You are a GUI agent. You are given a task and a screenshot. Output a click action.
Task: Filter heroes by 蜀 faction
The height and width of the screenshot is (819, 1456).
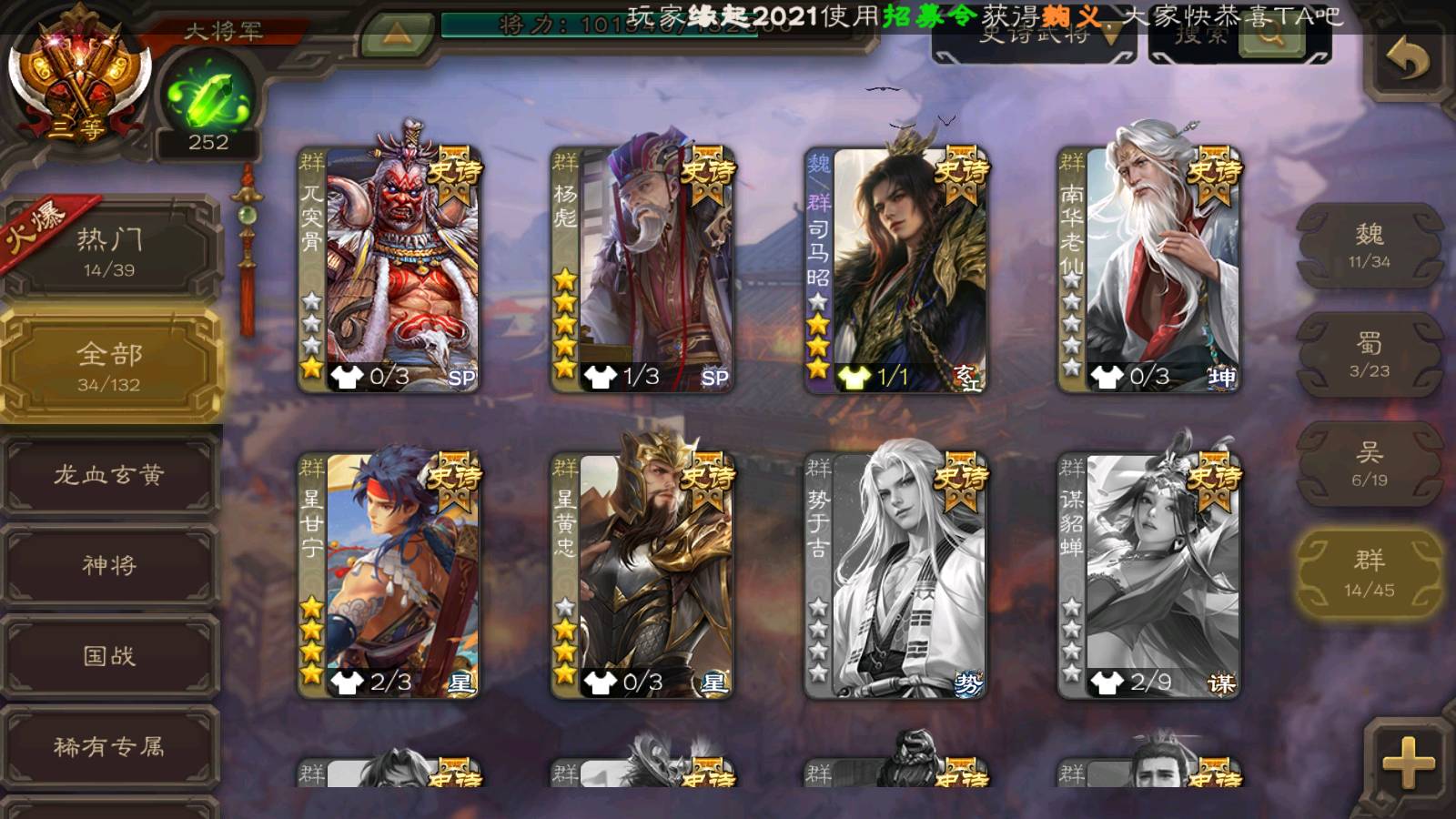(1369, 355)
